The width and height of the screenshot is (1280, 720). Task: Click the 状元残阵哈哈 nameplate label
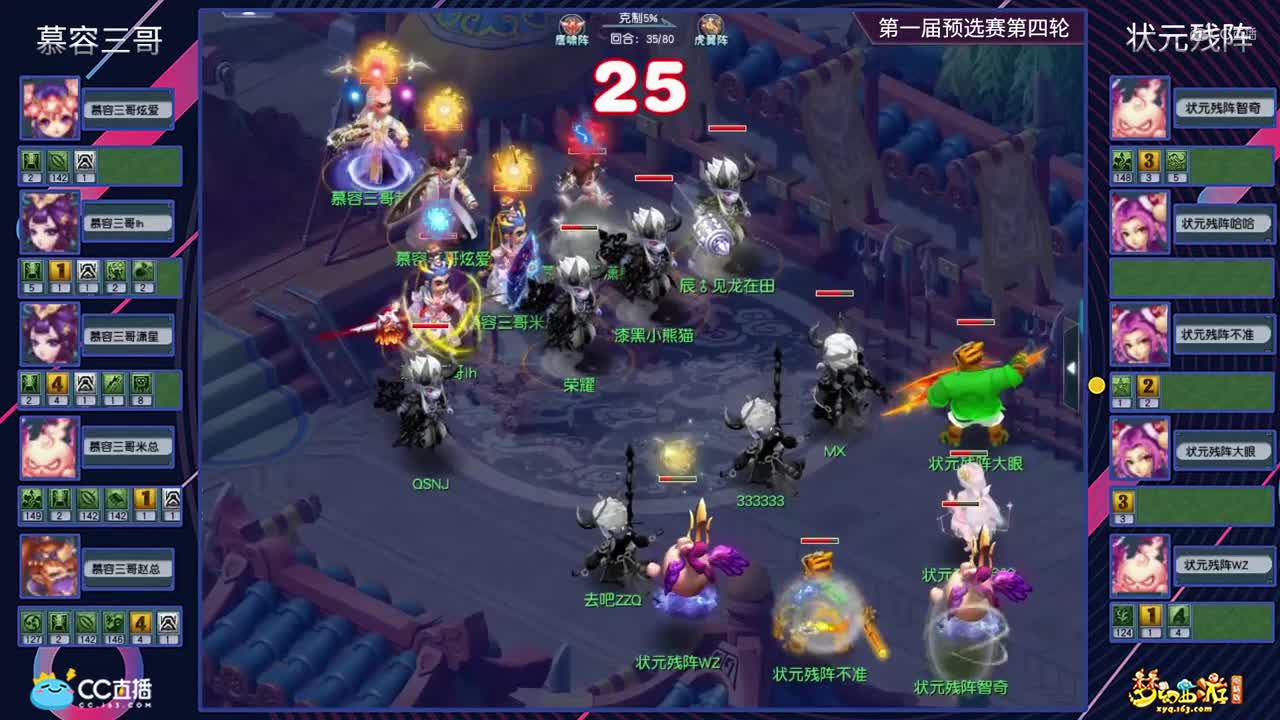tap(1218, 221)
